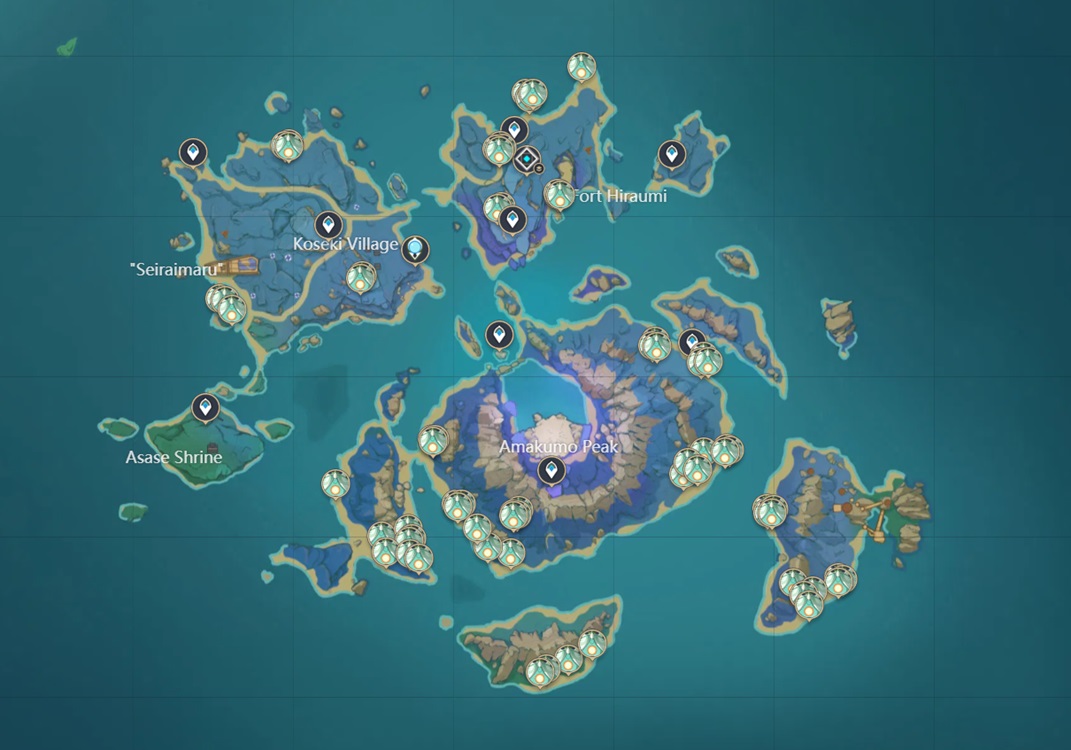Select the lone collectible pin left of Amakumo Peak label

pos(432,440)
